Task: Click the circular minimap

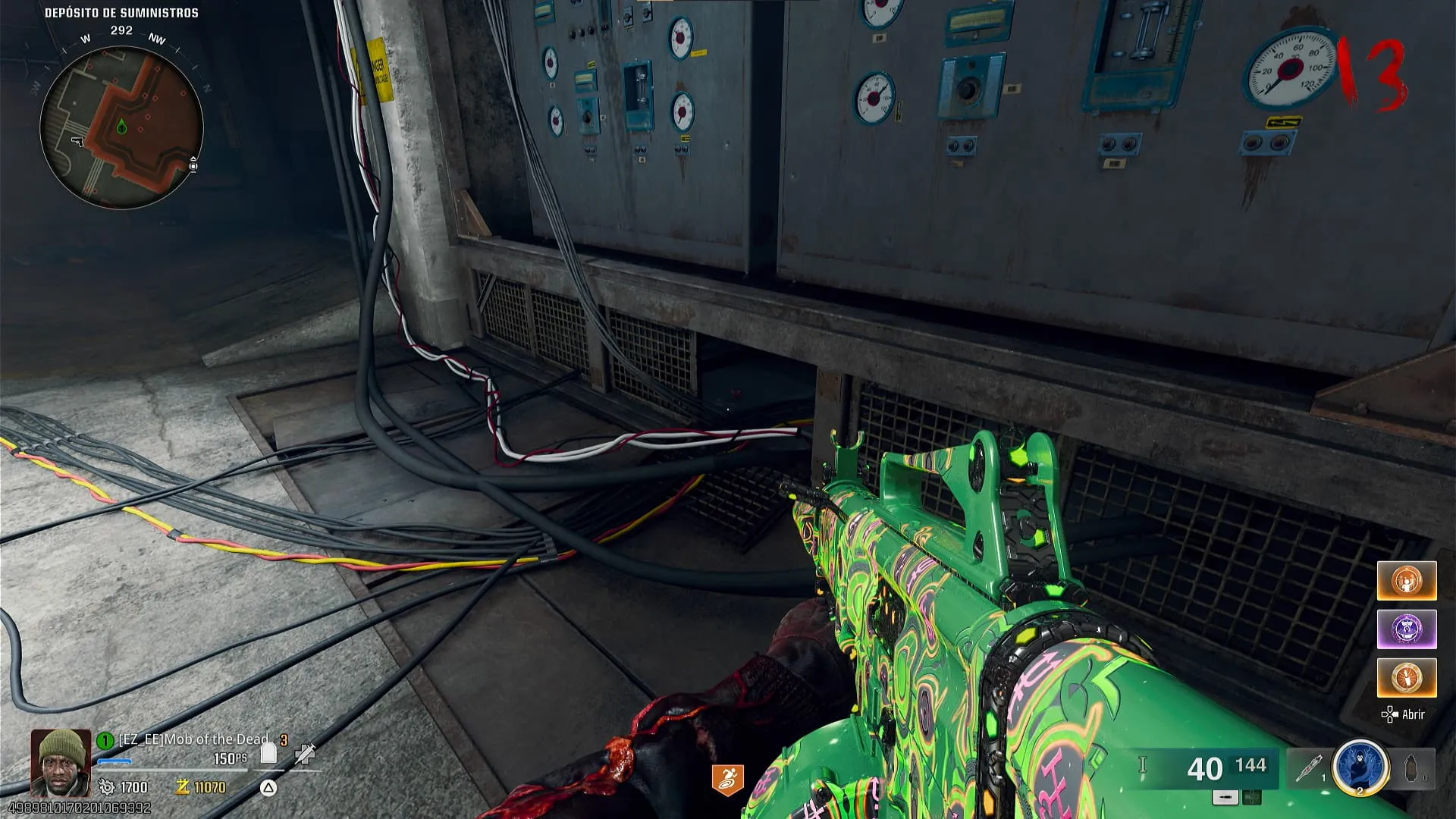Action: (121, 127)
